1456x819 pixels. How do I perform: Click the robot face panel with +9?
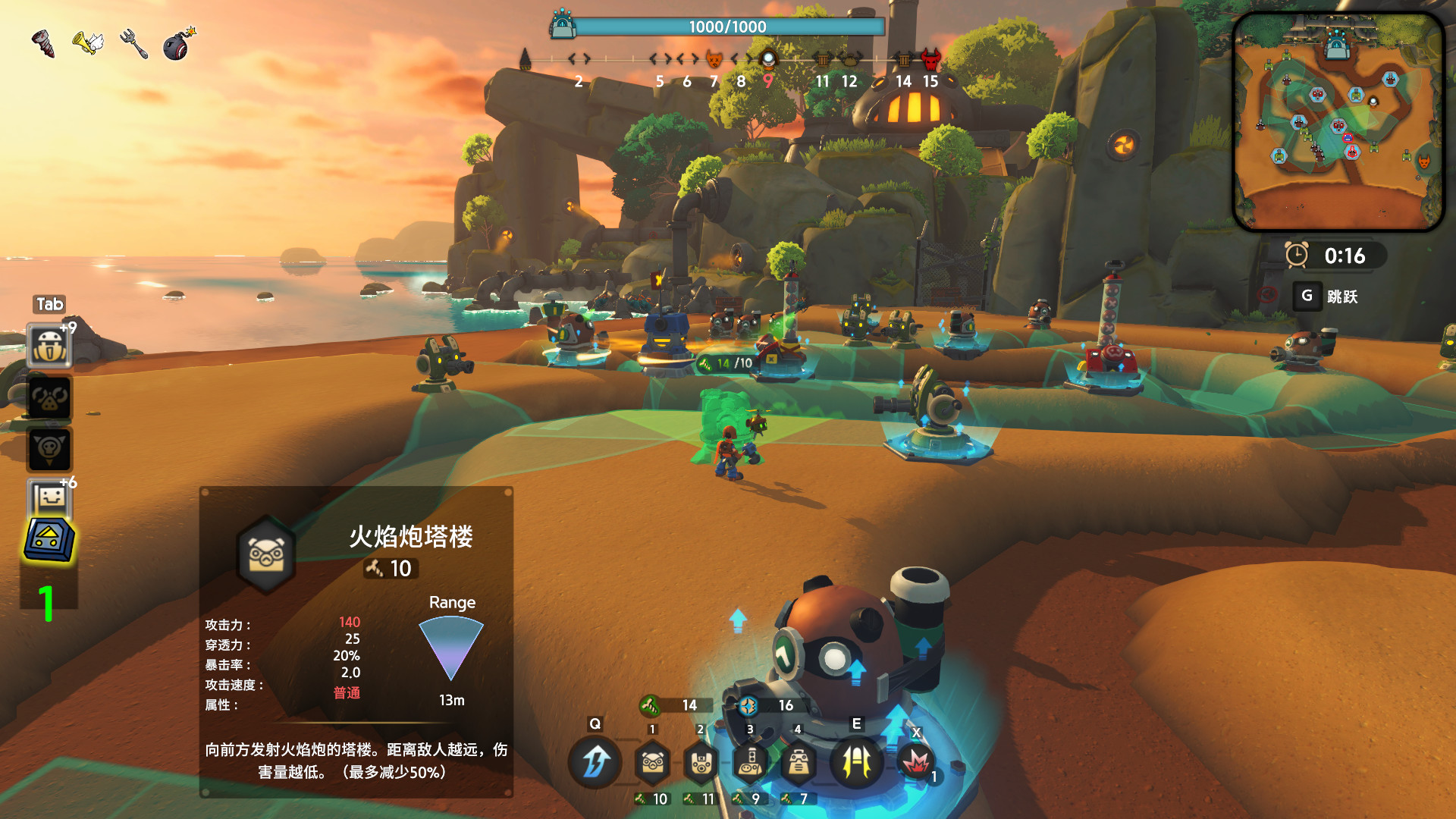(50, 346)
